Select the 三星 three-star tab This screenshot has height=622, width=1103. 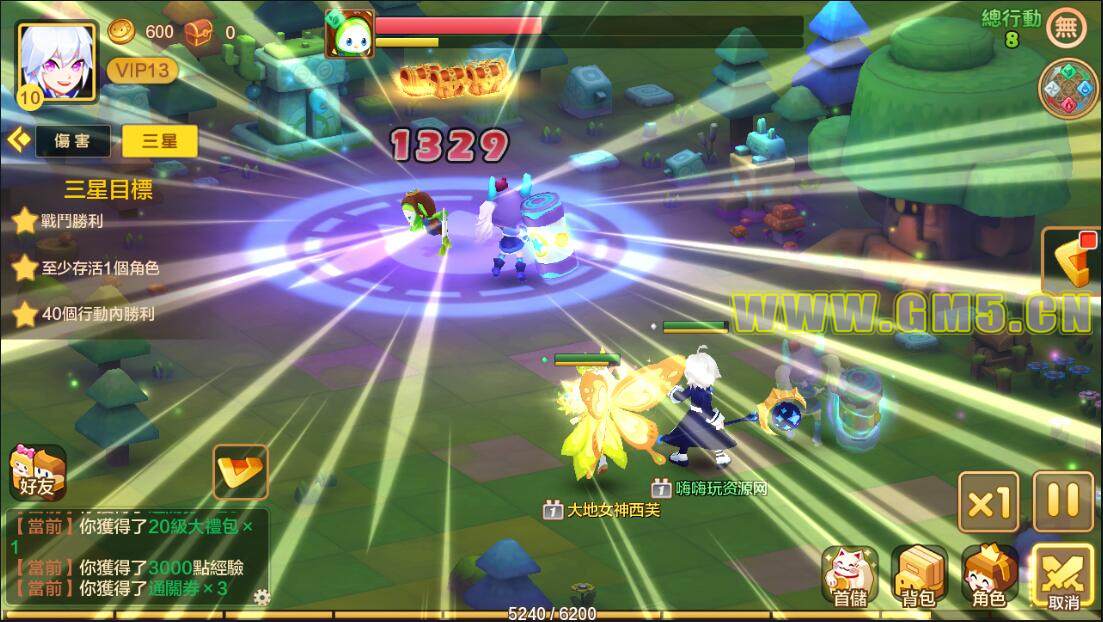click(x=160, y=141)
